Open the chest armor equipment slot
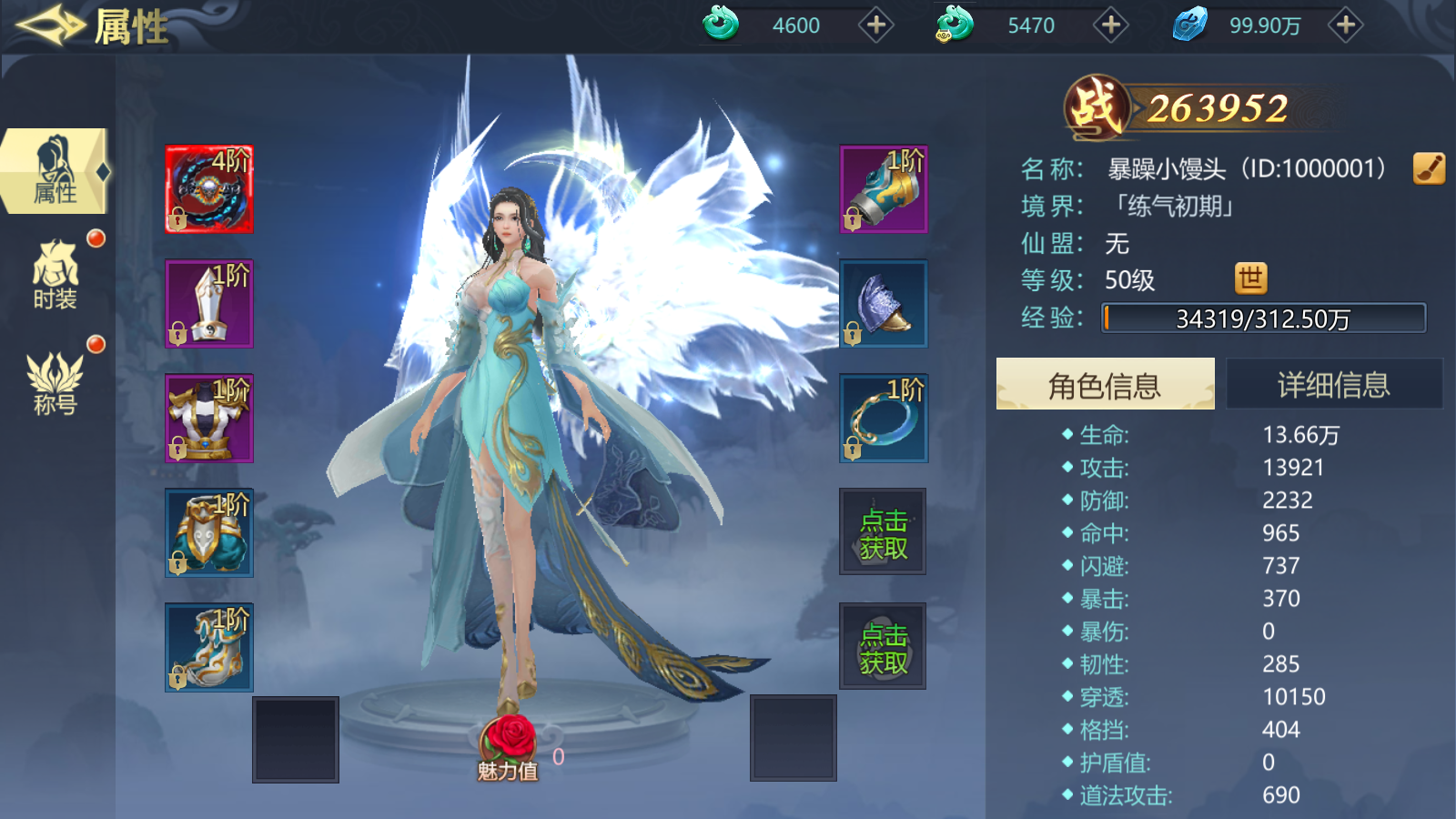This screenshot has height=819, width=1456. (x=209, y=419)
